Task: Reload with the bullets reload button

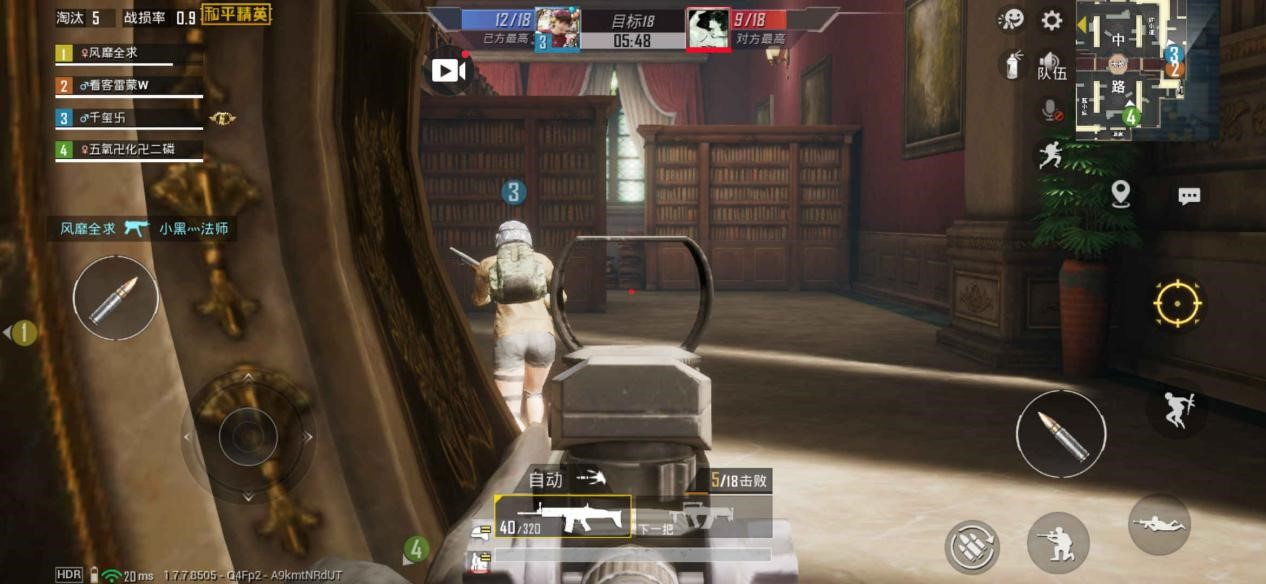Action: 972,548
